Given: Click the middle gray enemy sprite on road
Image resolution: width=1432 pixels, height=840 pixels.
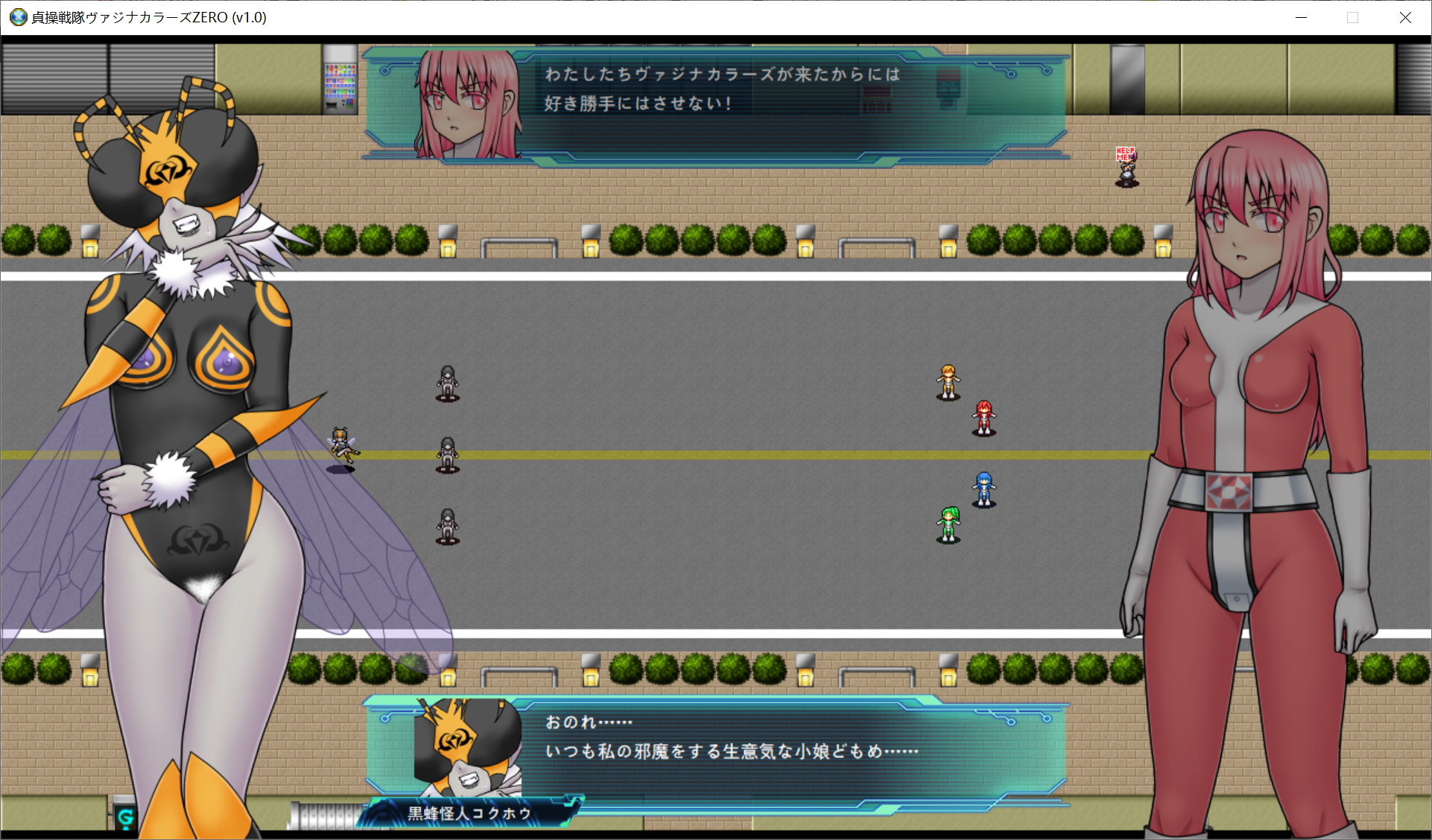Looking at the screenshot, I should point(446,454).
